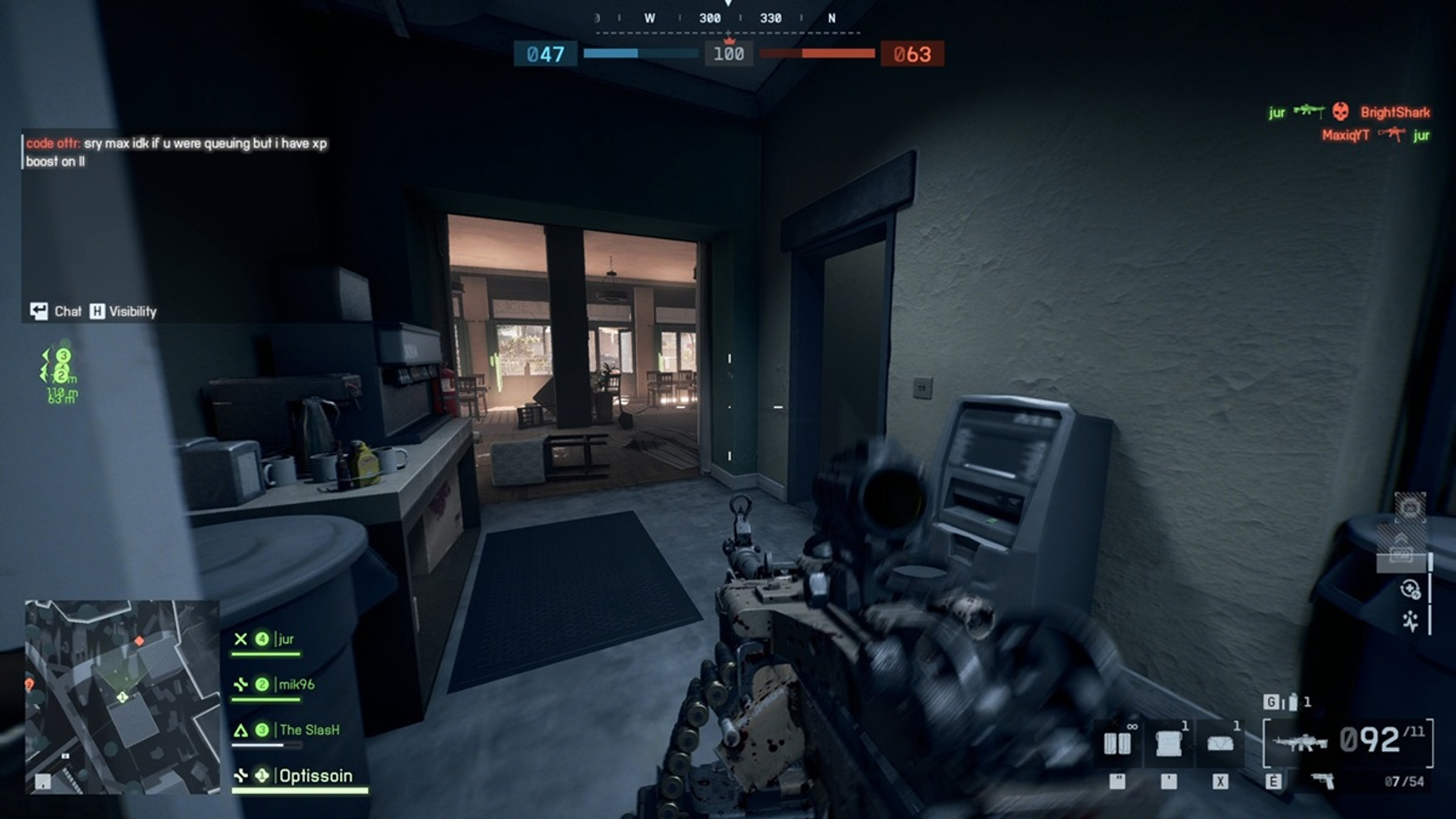Expand the green objective marker numbered 2
The height and width of the screenshot is (819, 1456).
(x=61, y=377)
